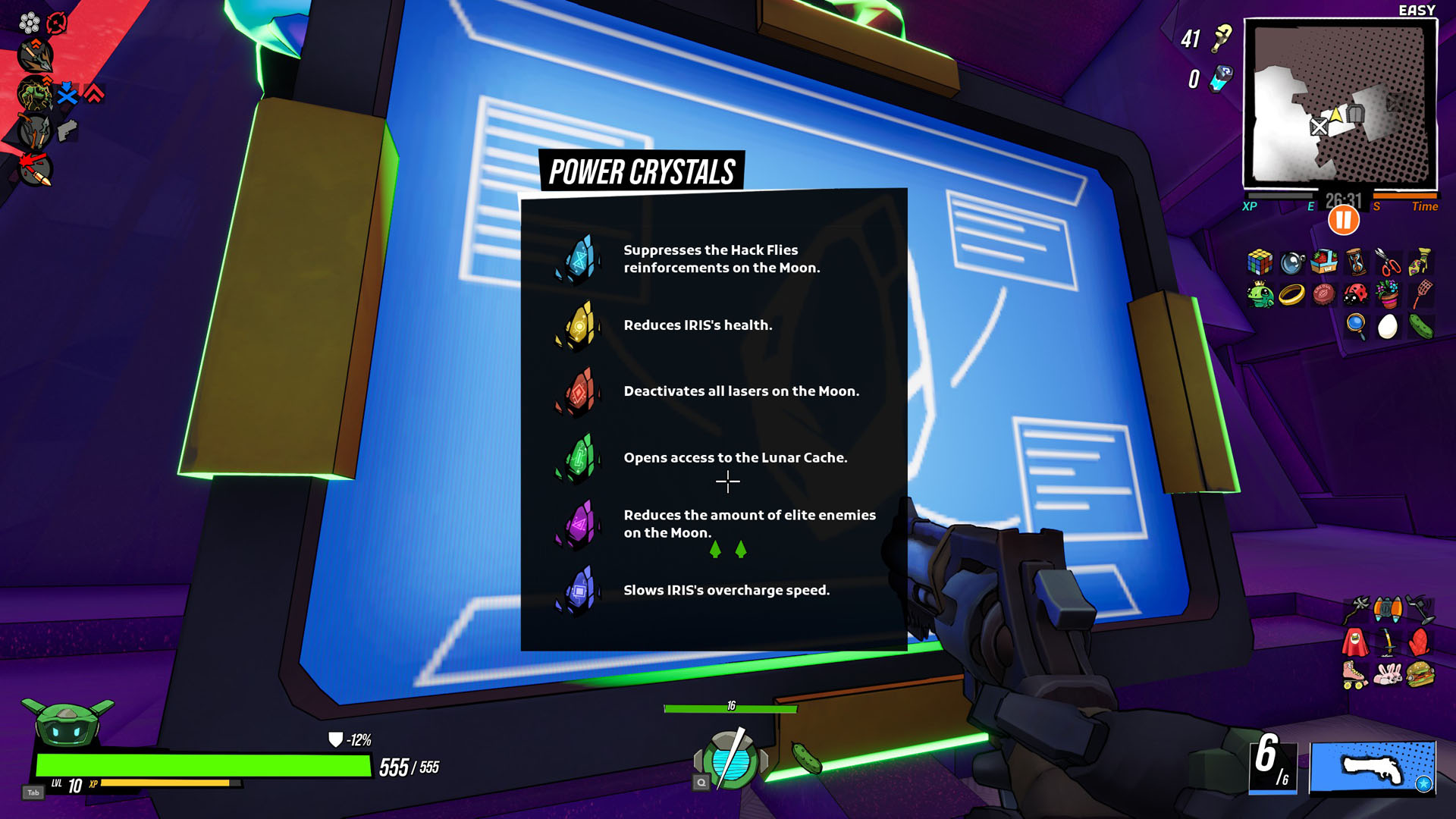Select the pogo stick equipment icon

point(1387,642)
